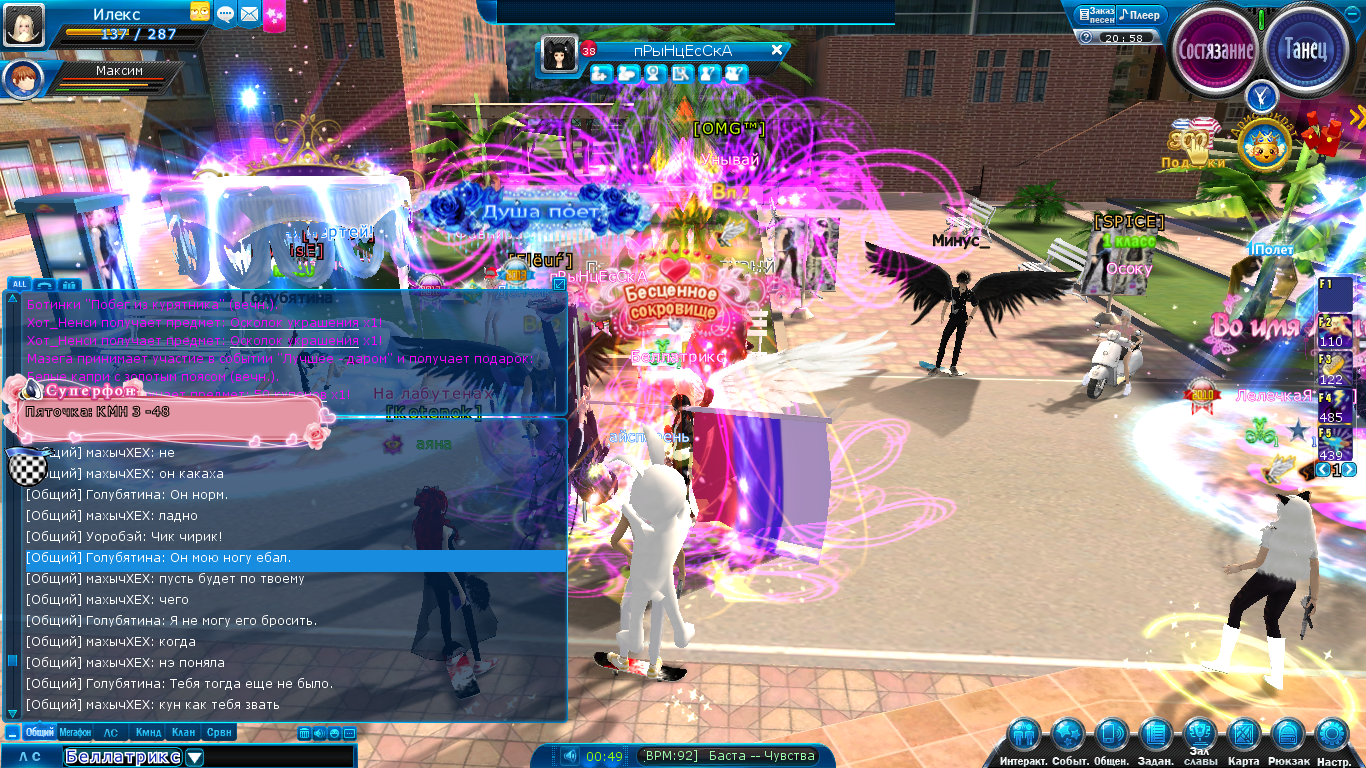Close the пРыНцЕсСкА target panel
Viewport: 1366px width, 768px height.
[776, 50]
